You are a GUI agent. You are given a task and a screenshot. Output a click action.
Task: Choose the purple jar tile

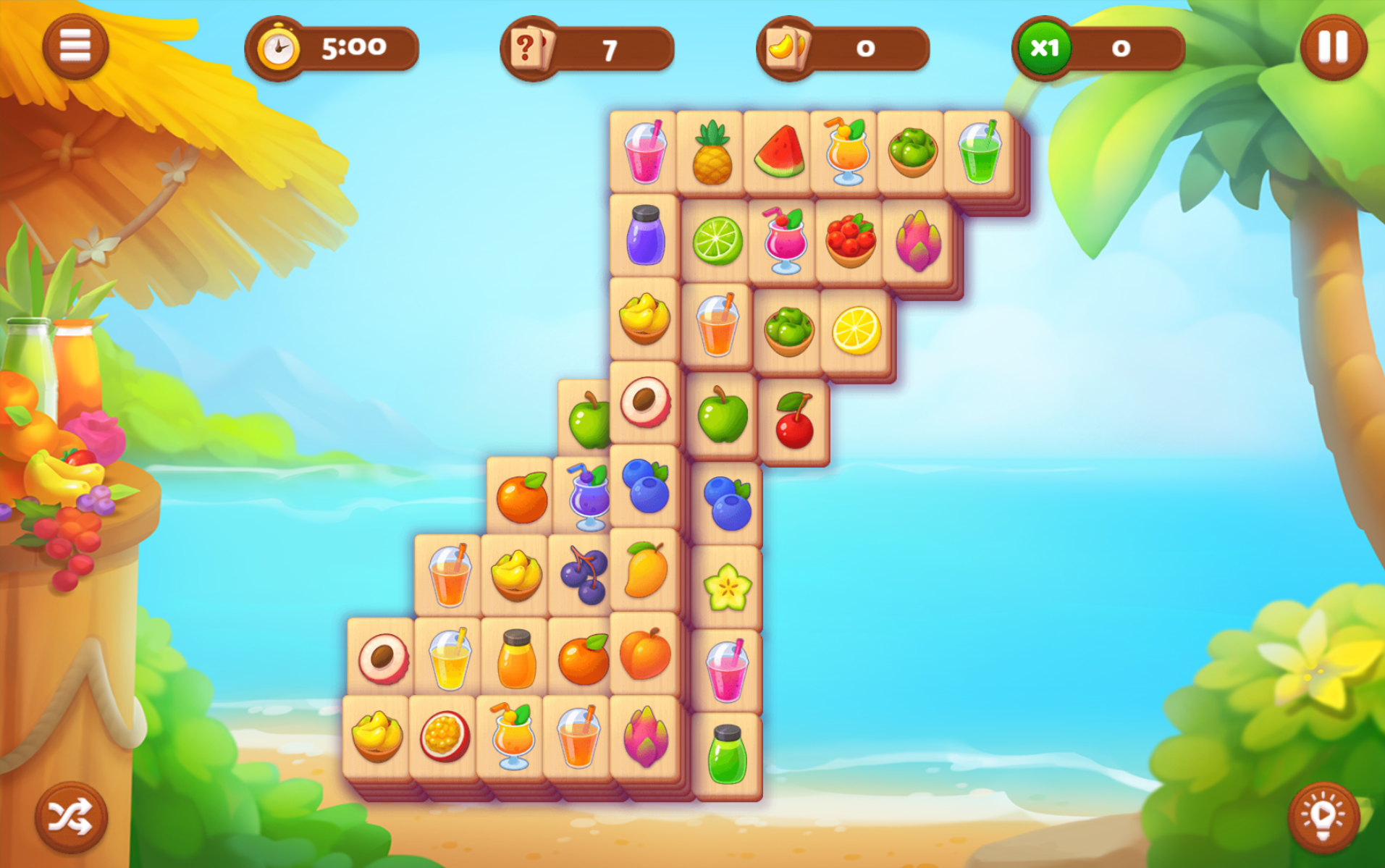click(x=644, y=236)
